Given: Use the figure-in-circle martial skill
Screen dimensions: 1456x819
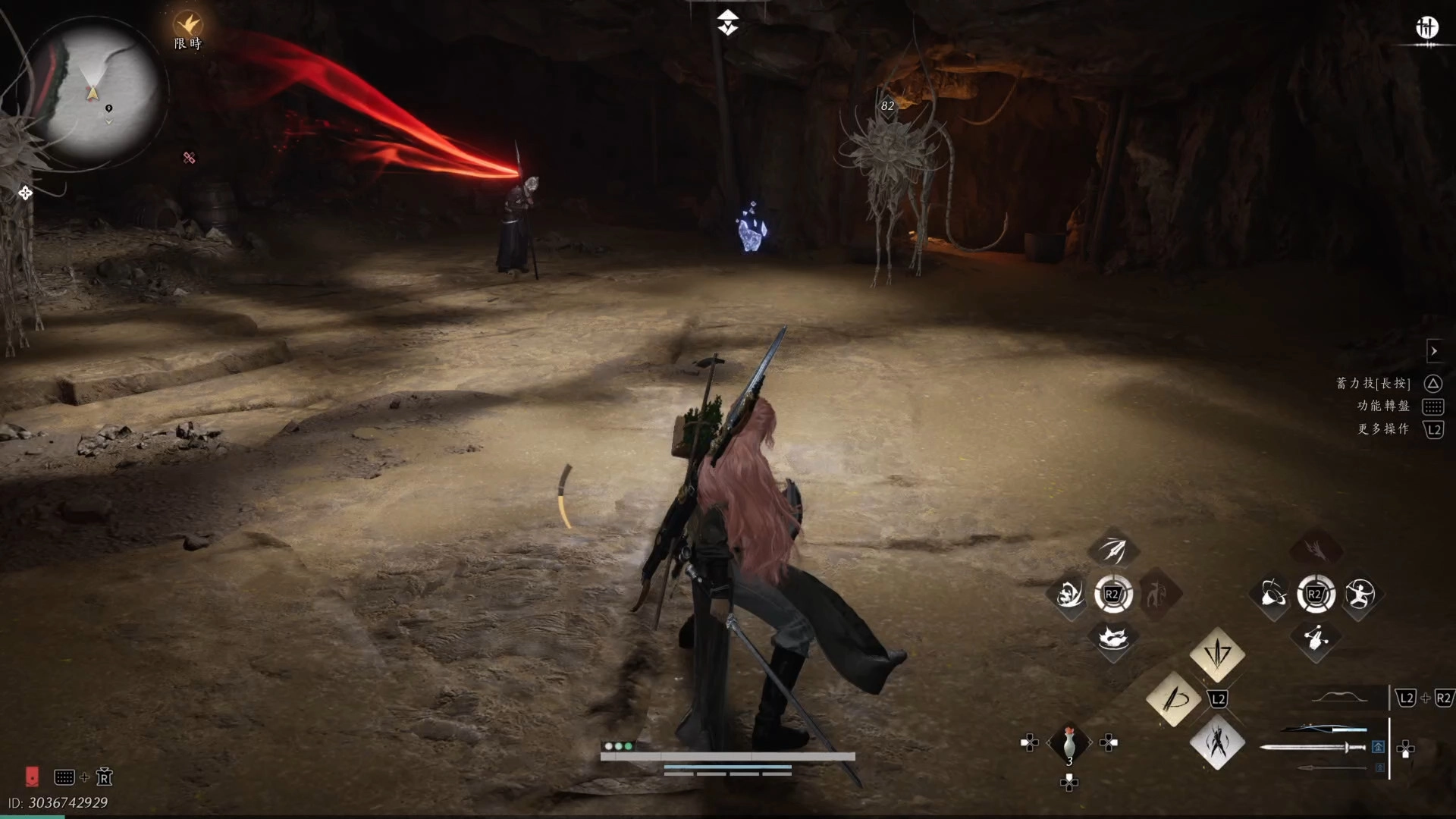Looking at the screenshot, I should pos(1360,595).
